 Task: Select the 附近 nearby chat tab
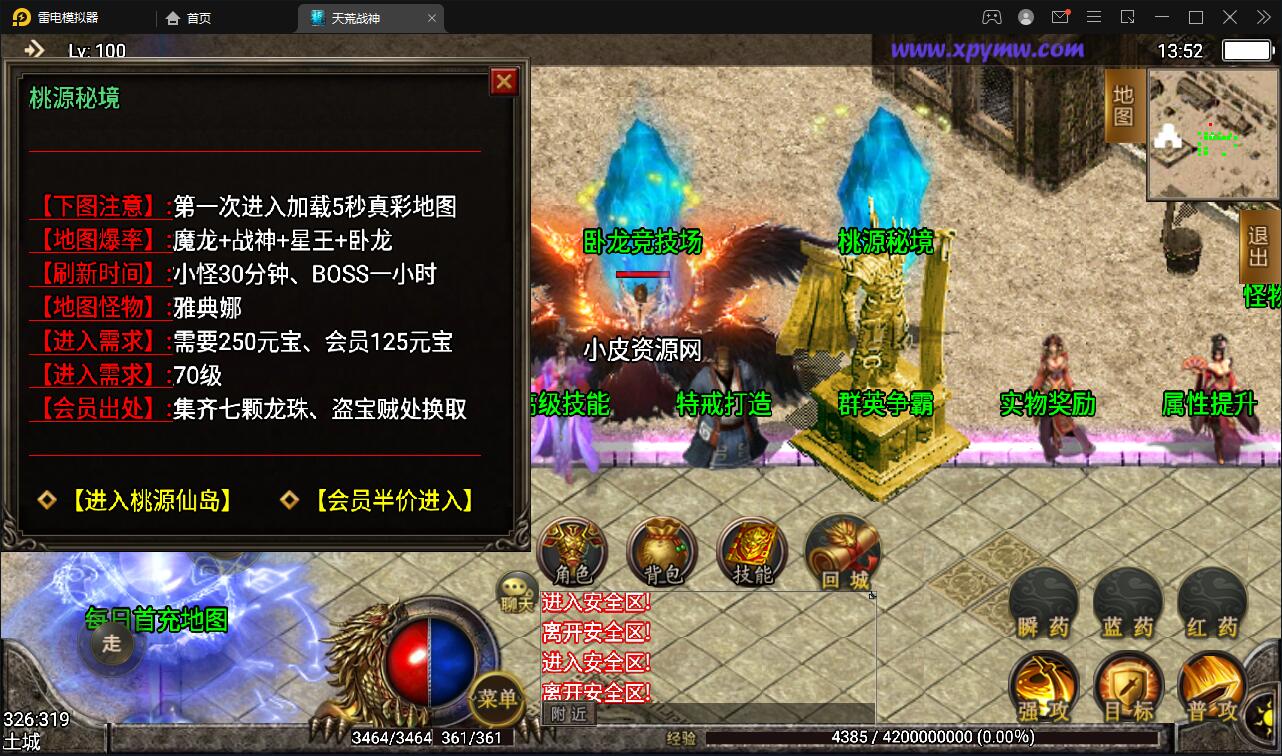point(567,714)
